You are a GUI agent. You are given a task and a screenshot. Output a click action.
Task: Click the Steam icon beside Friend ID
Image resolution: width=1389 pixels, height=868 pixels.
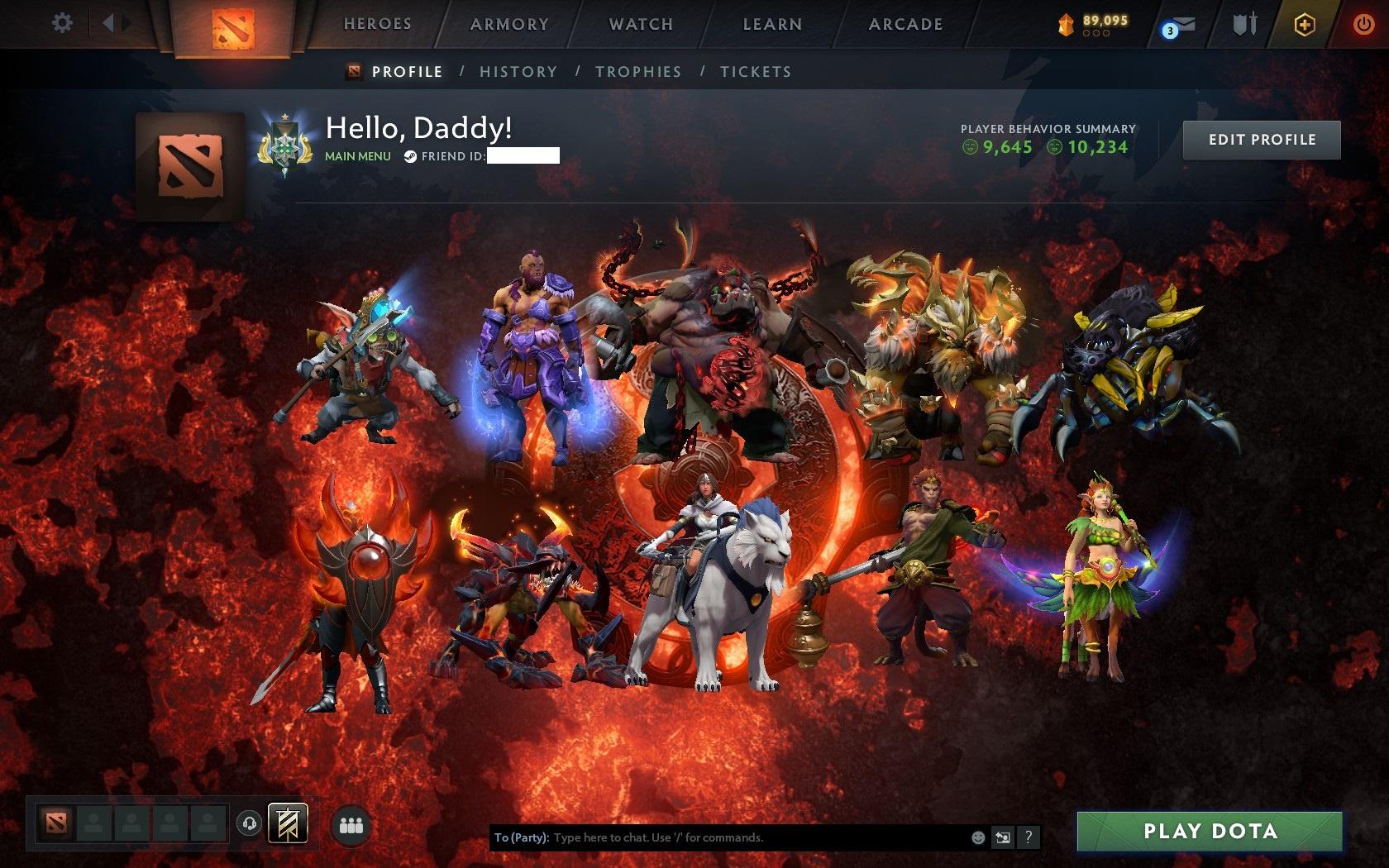click(x=410, y=155)
